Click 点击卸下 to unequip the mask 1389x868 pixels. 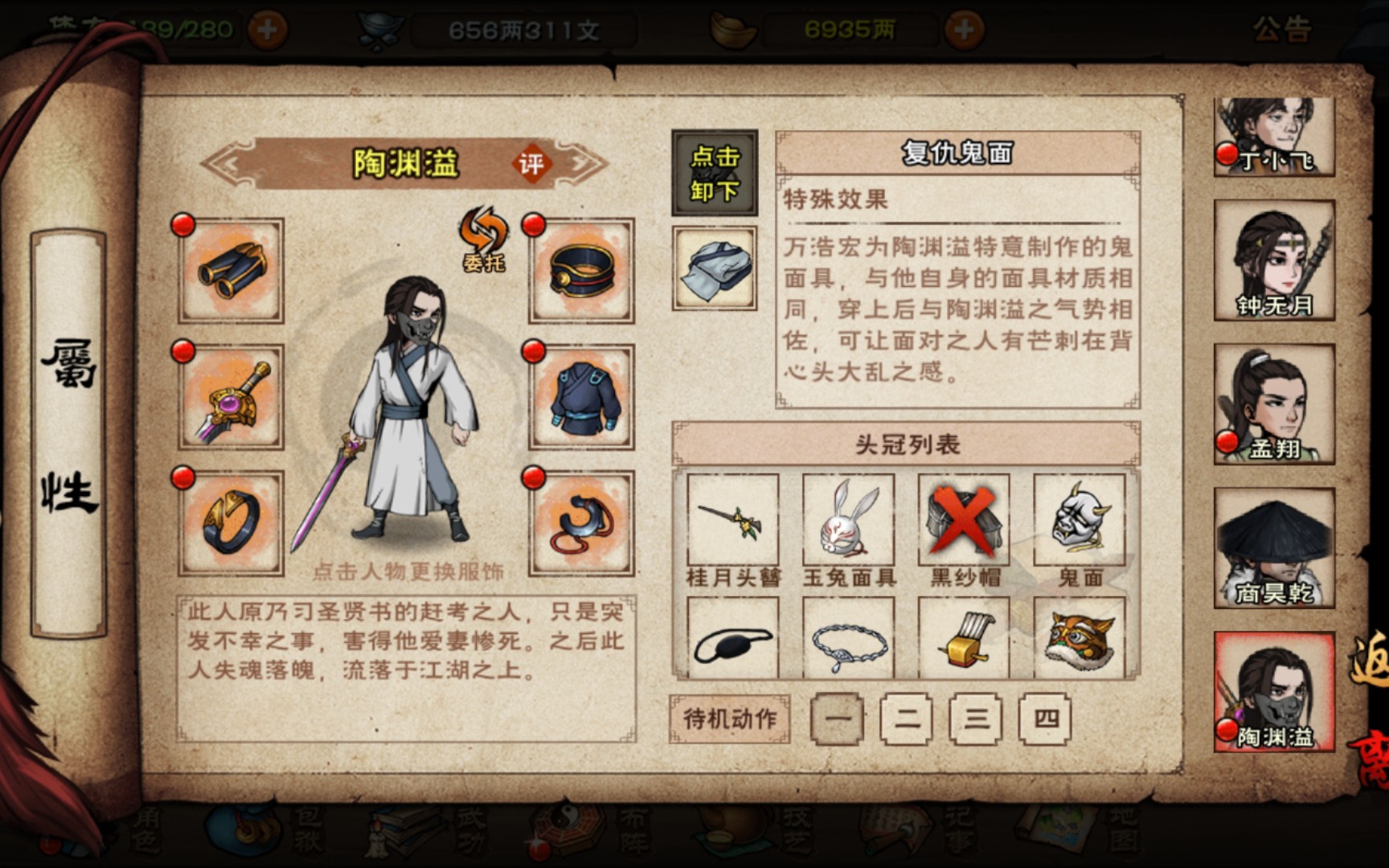[x=714, y=173]
